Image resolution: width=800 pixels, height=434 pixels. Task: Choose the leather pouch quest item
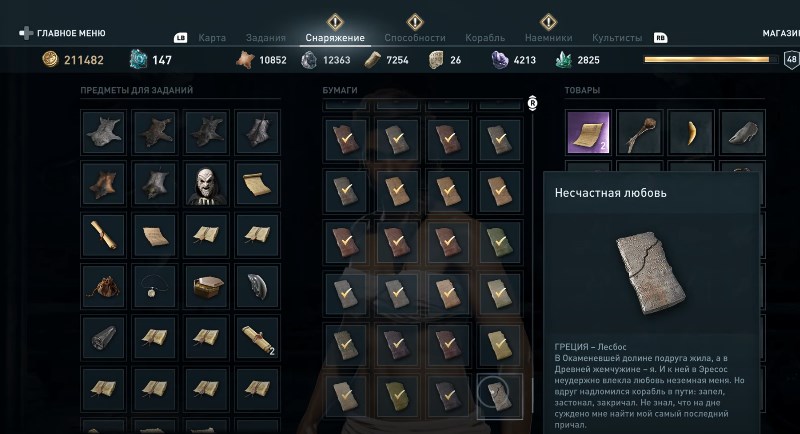point(103,288)
